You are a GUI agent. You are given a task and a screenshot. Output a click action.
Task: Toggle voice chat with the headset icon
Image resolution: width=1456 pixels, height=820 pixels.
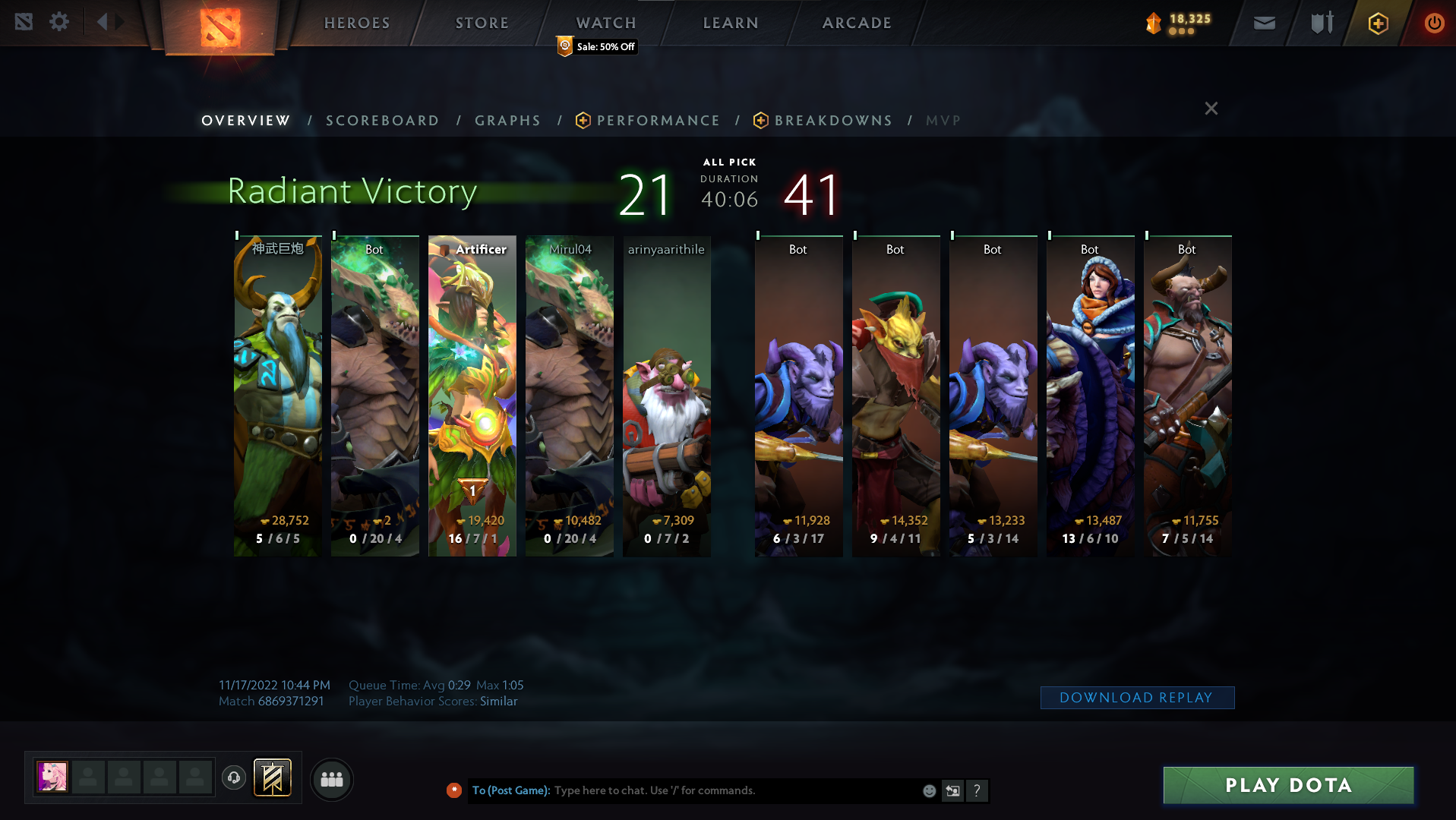click(234, 778)
